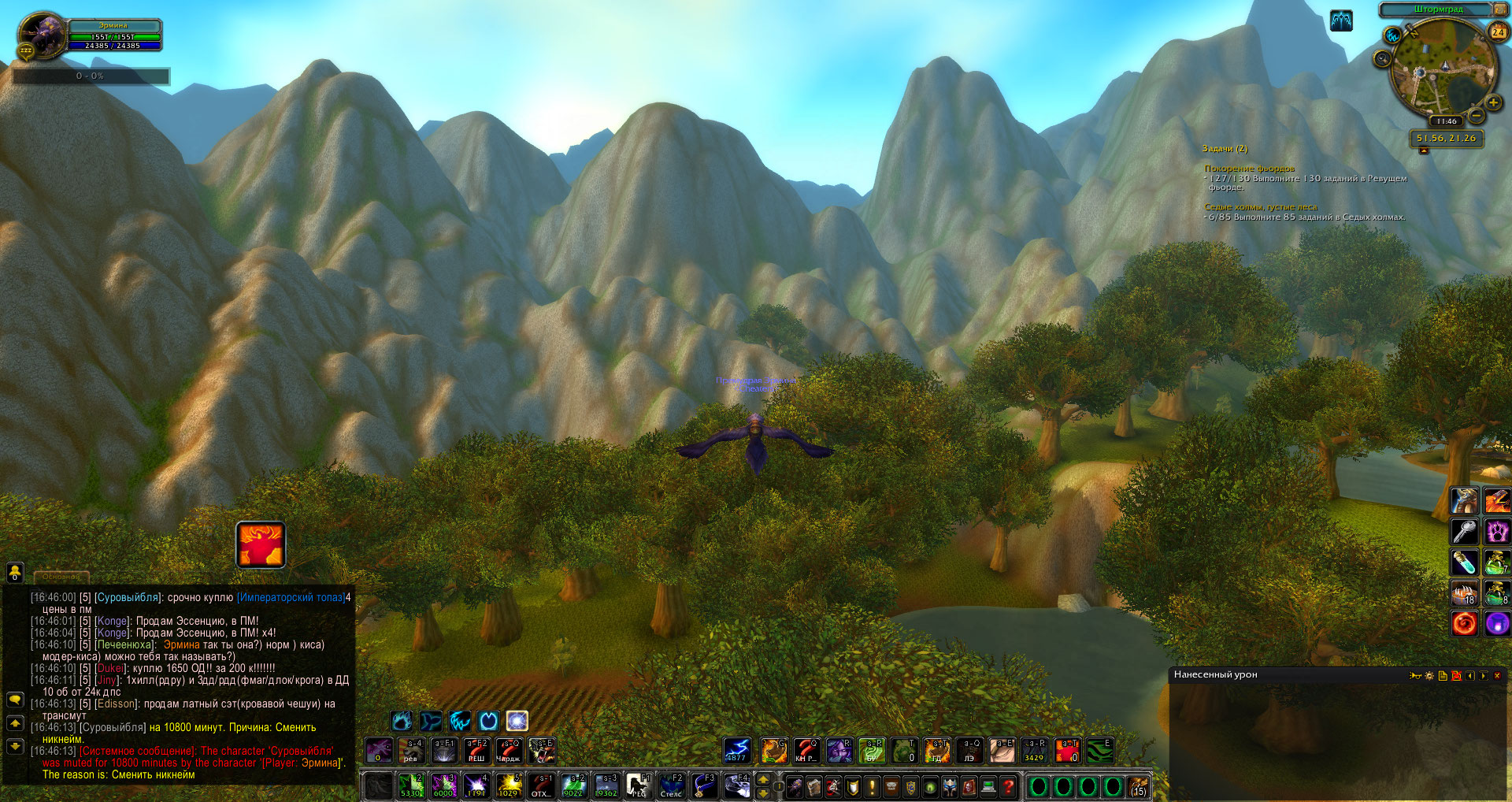Viewport: 1512px width, 802px height.
Task: Click the minimap zoom-in plus button
Action: [x=1493, y=103]
